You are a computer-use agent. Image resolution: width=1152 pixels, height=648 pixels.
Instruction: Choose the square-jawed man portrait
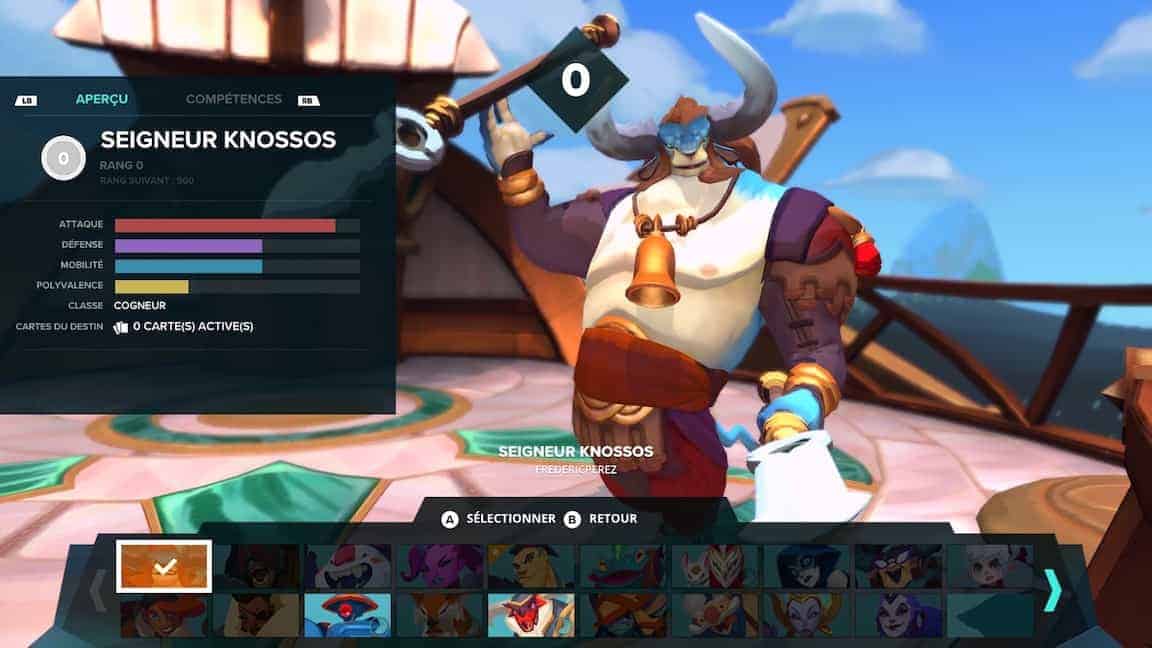pos(531,566)
